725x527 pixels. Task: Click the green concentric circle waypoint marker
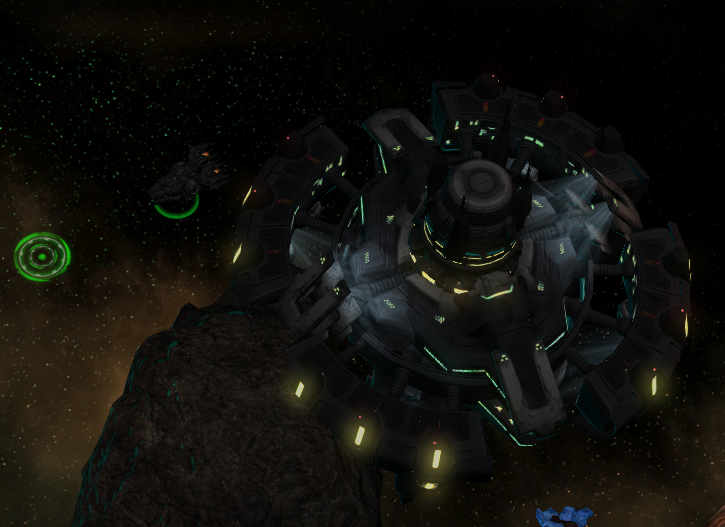(42, 257)
